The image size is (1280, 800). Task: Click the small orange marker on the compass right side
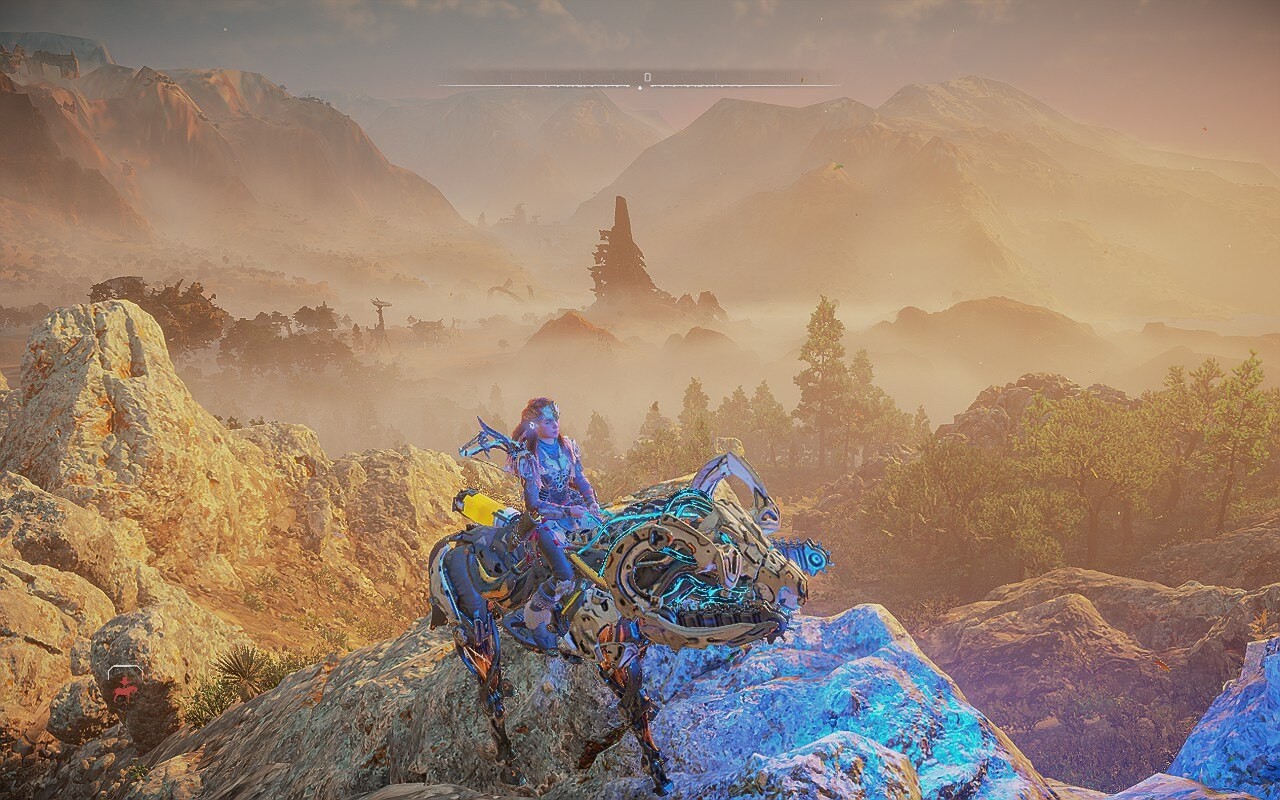801,78
